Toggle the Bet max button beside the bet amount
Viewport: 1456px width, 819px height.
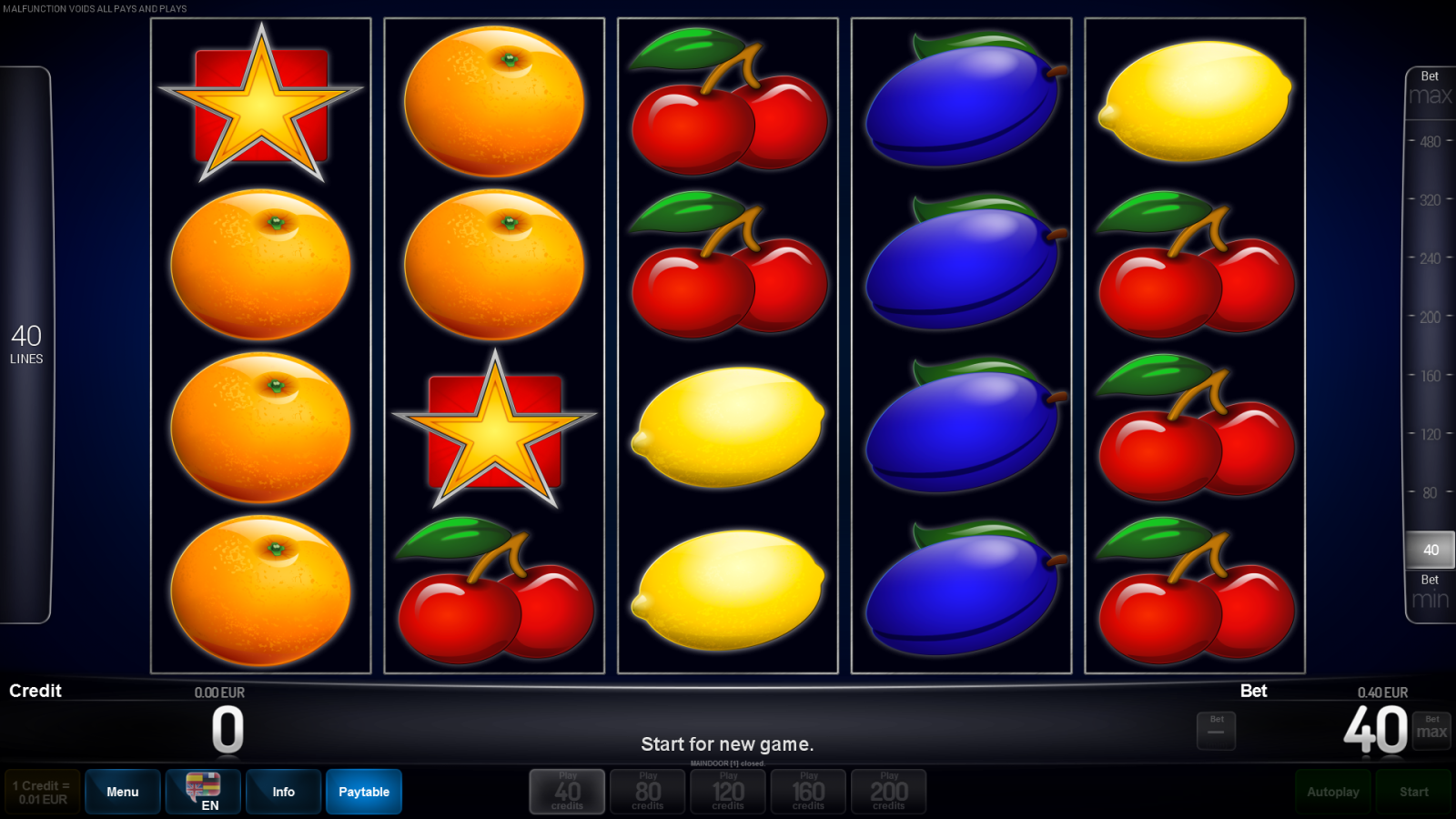coord(1431,729)
